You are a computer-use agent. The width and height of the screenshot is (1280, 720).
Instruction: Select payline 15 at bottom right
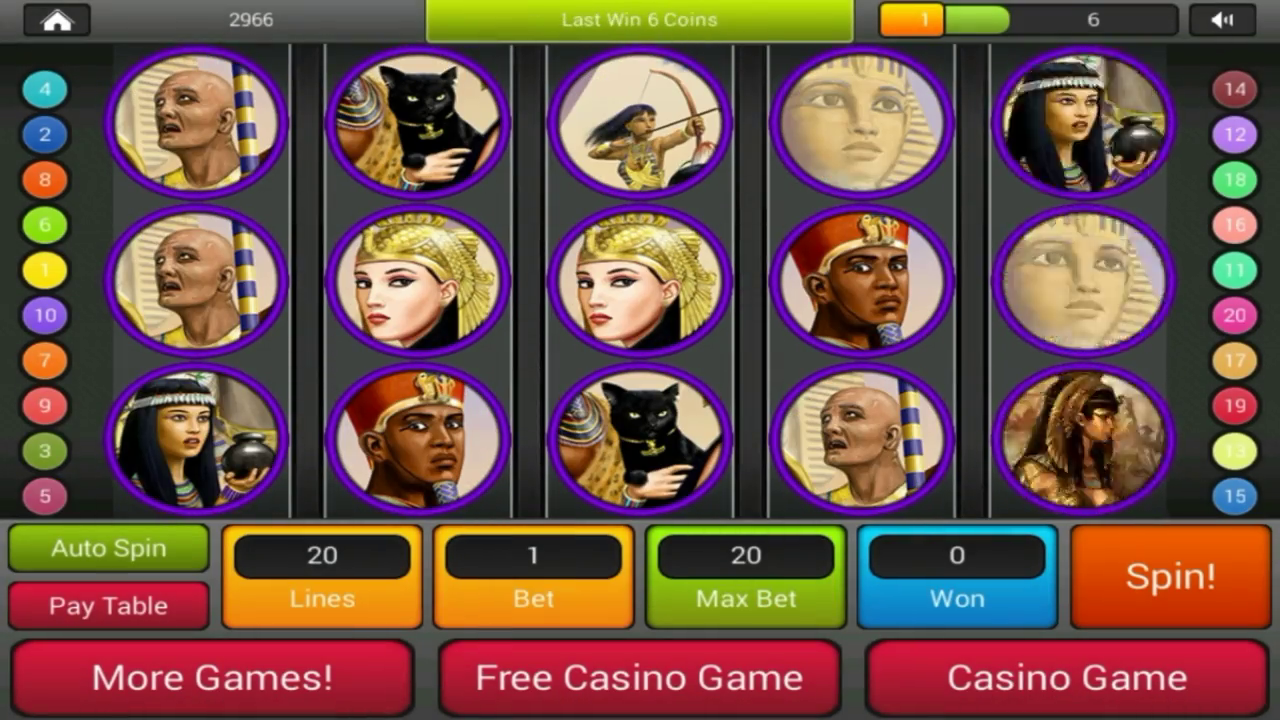click(1235, 496)
